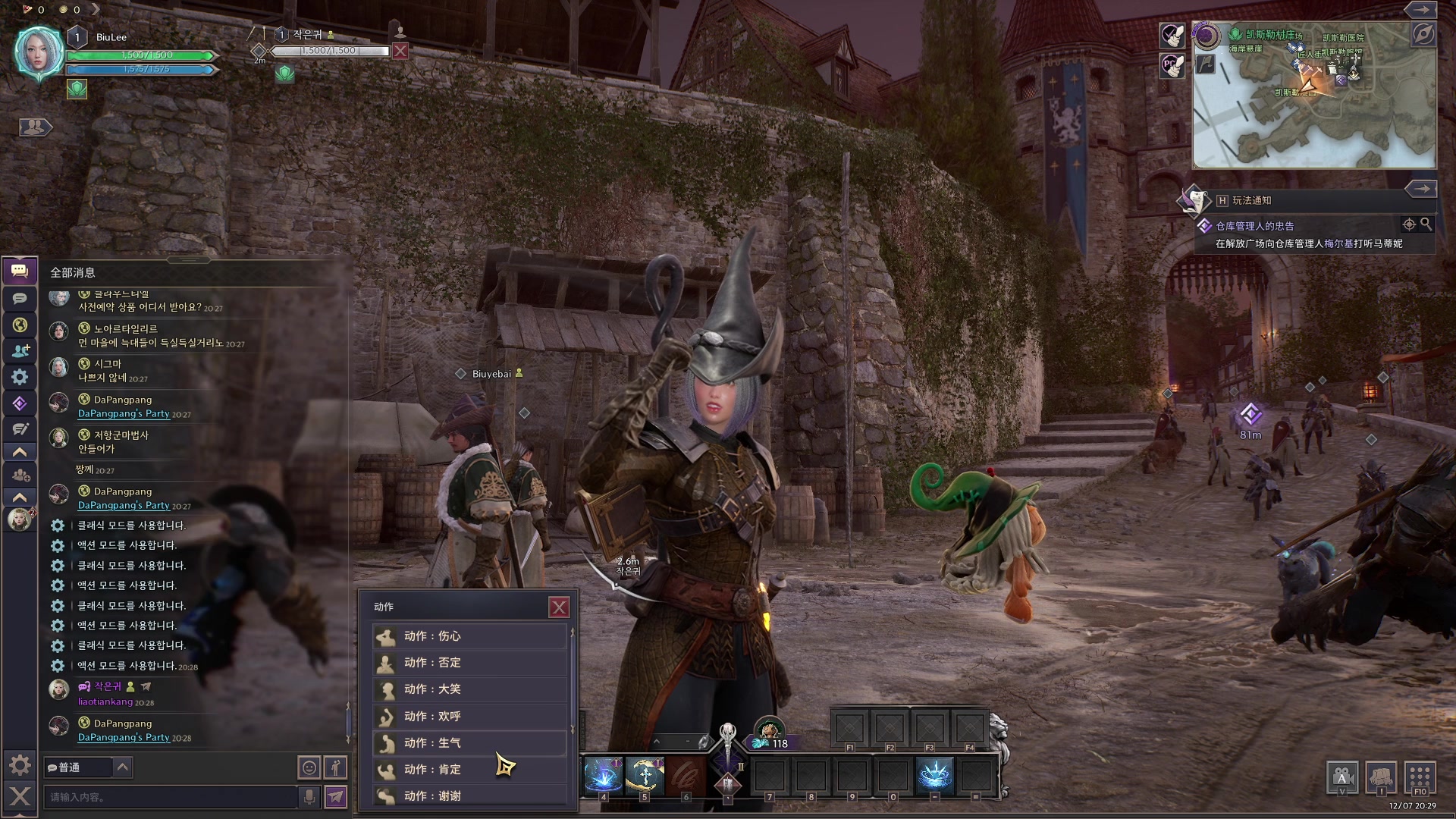Click the voice microphone button in chat

[309, 796]
